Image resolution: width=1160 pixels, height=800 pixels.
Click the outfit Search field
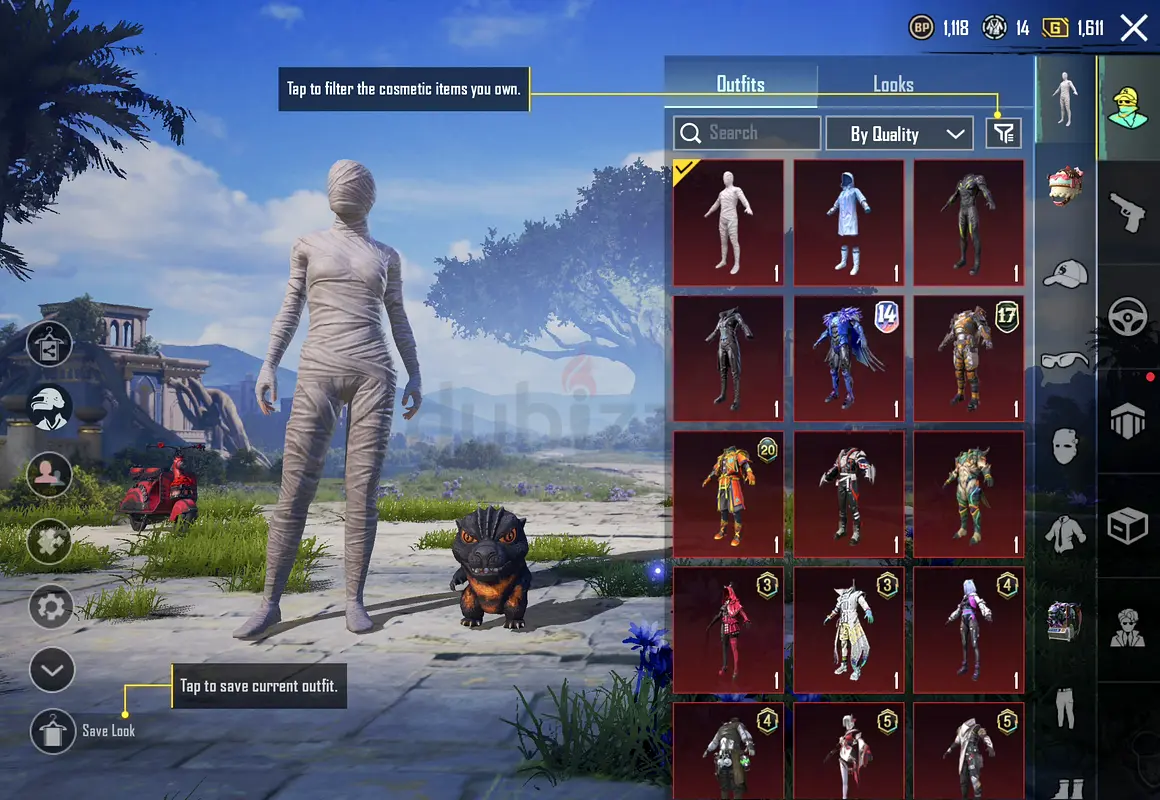[x=747, y=133]
